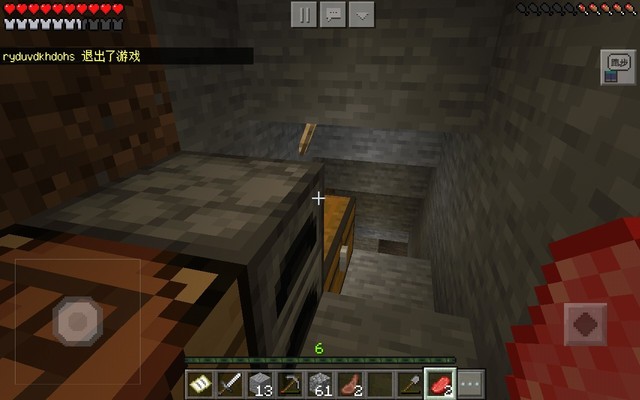The width and height of the screenshot is (640, 400).
Task: Select the raw beef hotbar slot
Action: click(x=440, y=384)
